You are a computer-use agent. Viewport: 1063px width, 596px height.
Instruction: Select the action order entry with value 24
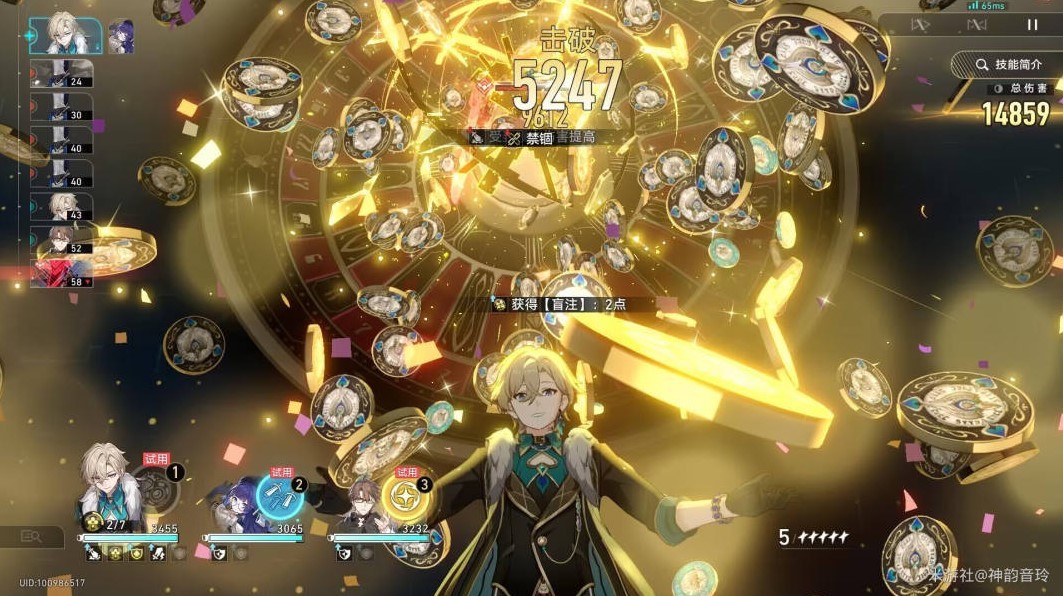click(62, 73)
